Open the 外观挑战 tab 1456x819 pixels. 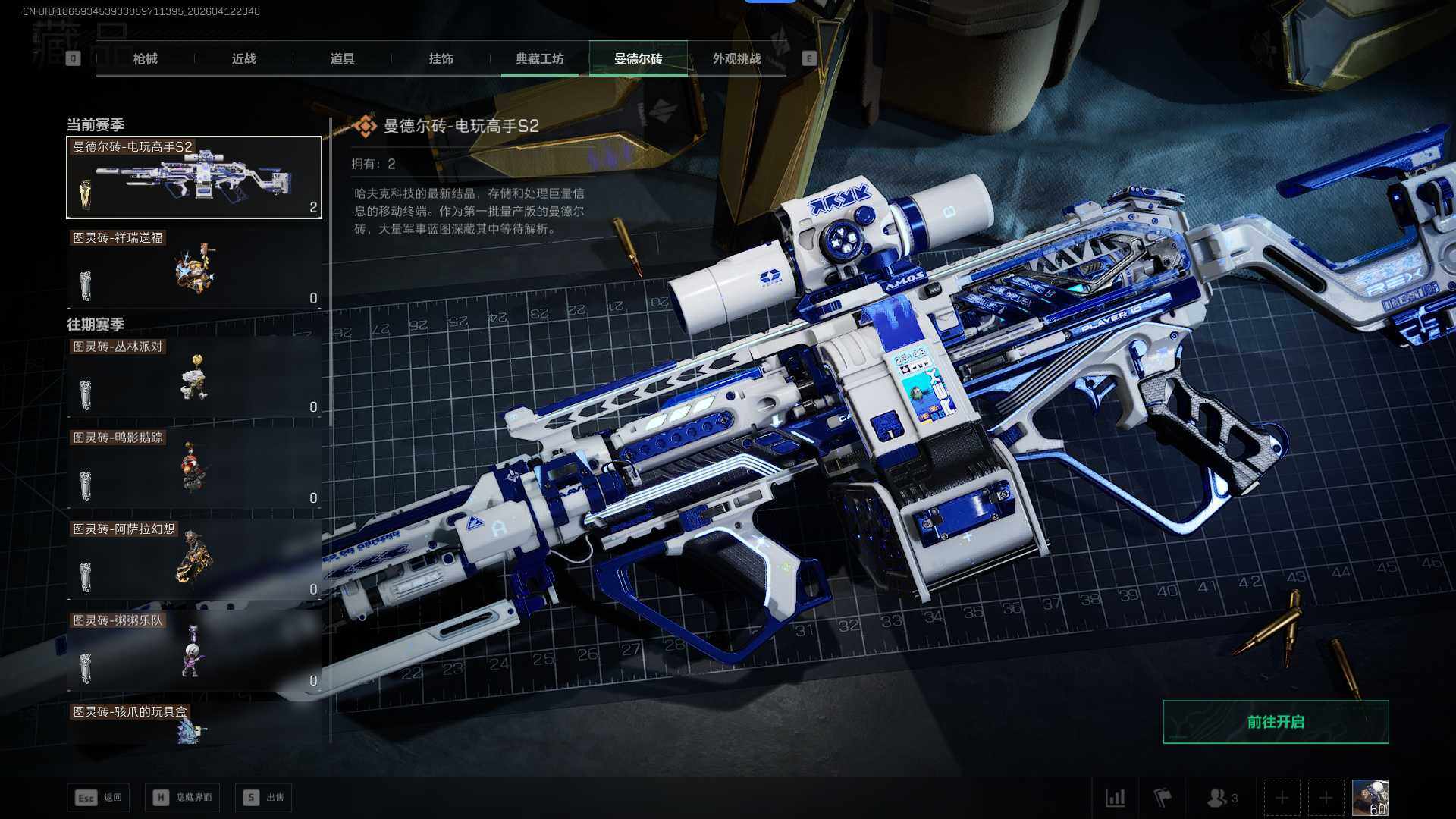(736, 58)
